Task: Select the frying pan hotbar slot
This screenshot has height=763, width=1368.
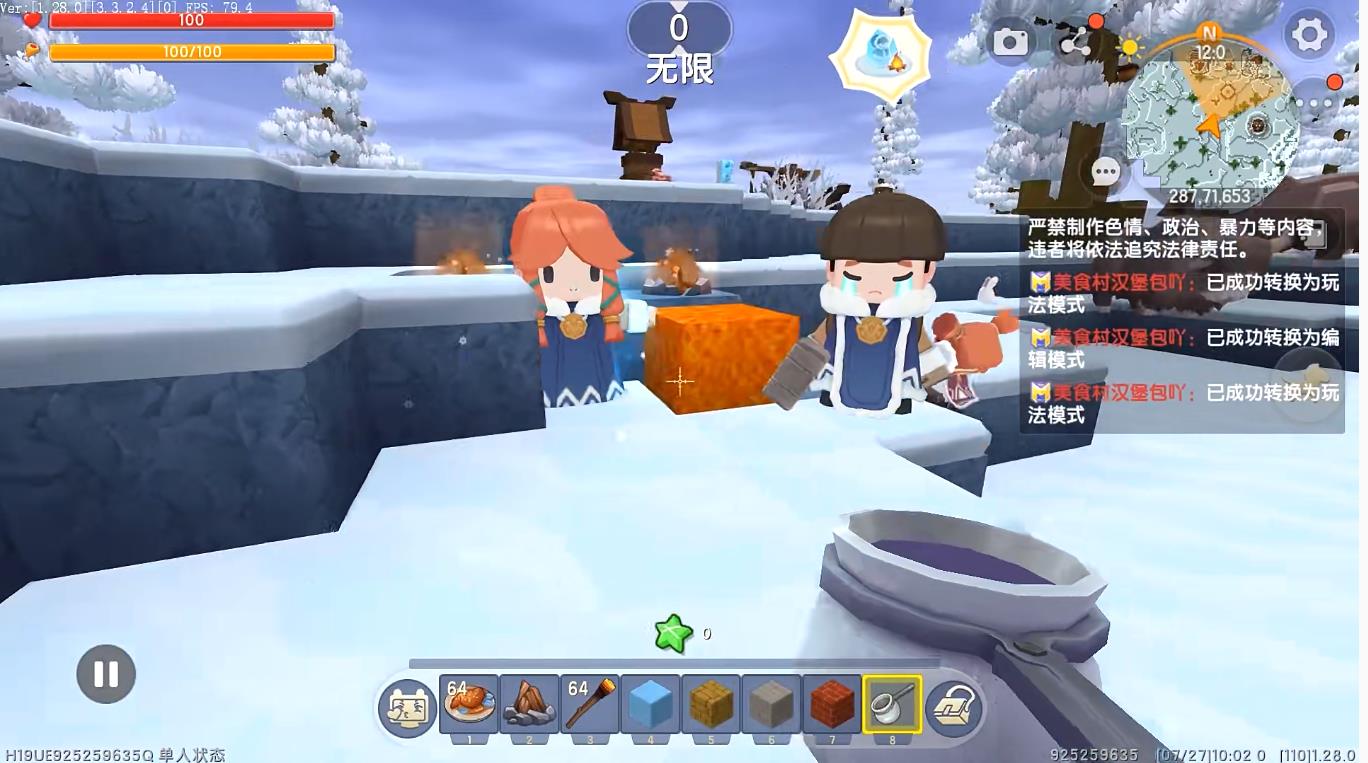Action: click(891, 704)
